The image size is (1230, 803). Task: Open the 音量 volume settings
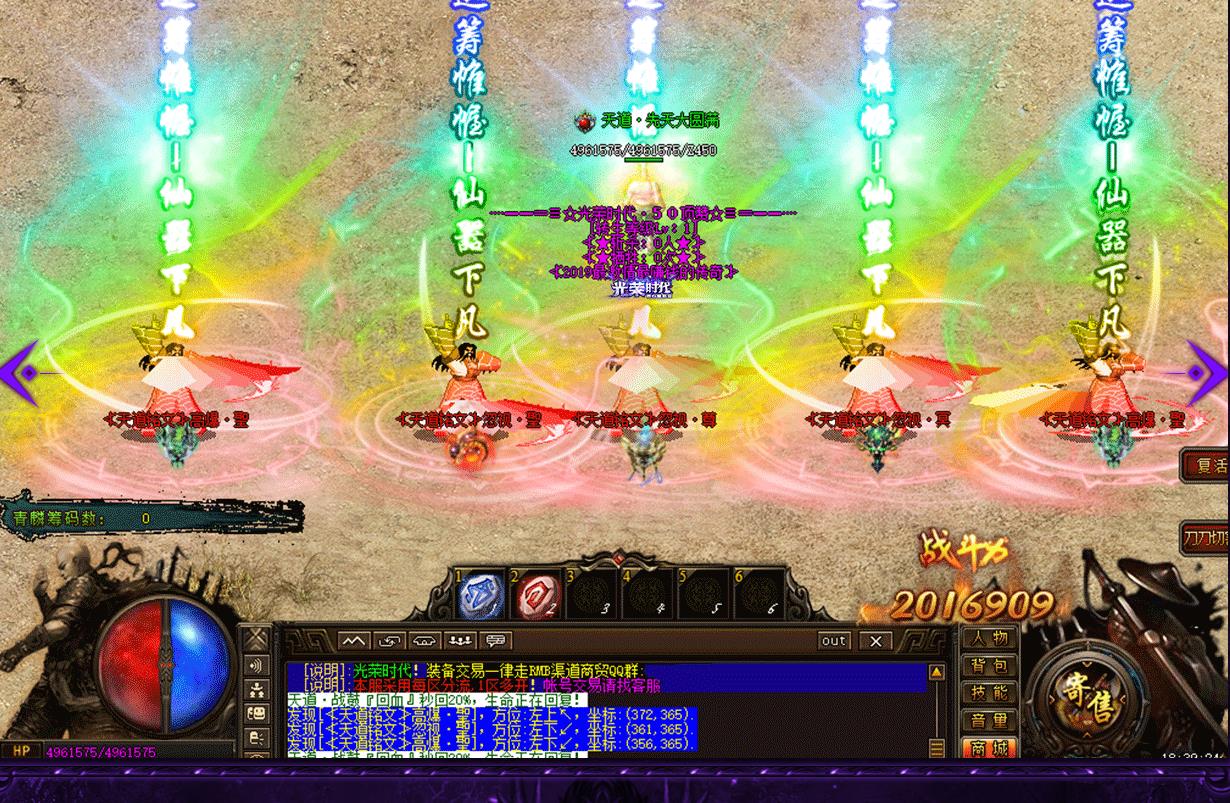(x=988, y=720)
